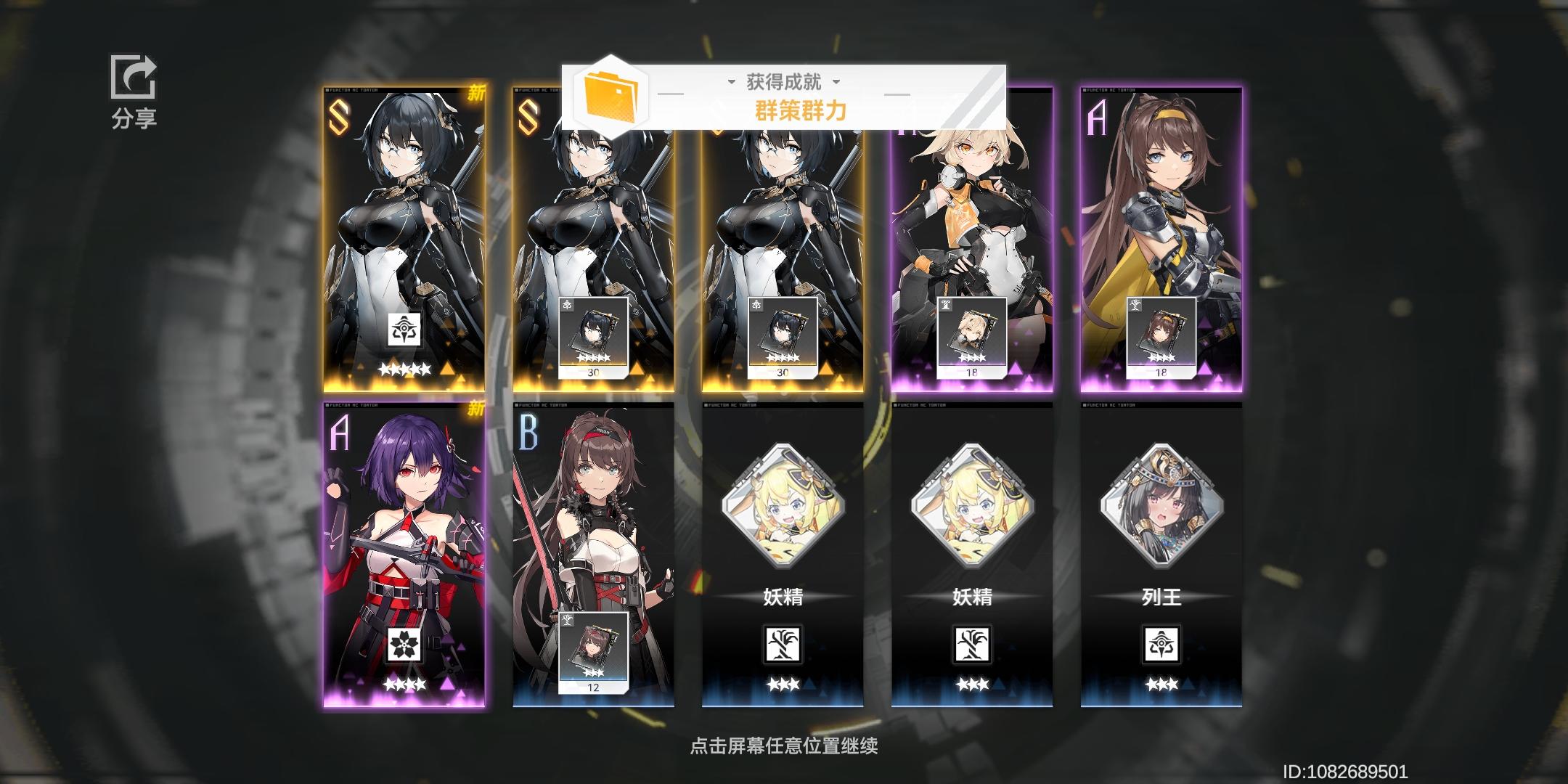1568x784 pixels.
Task: Select the 获得成就 header label
Action: click(x=783, y=81)
